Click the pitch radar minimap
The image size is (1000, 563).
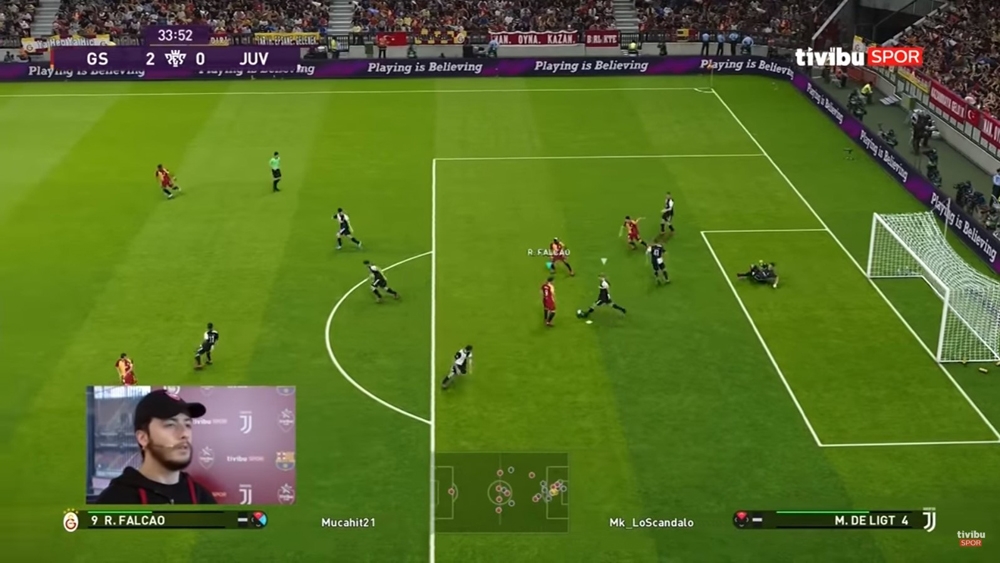(500, 492)
